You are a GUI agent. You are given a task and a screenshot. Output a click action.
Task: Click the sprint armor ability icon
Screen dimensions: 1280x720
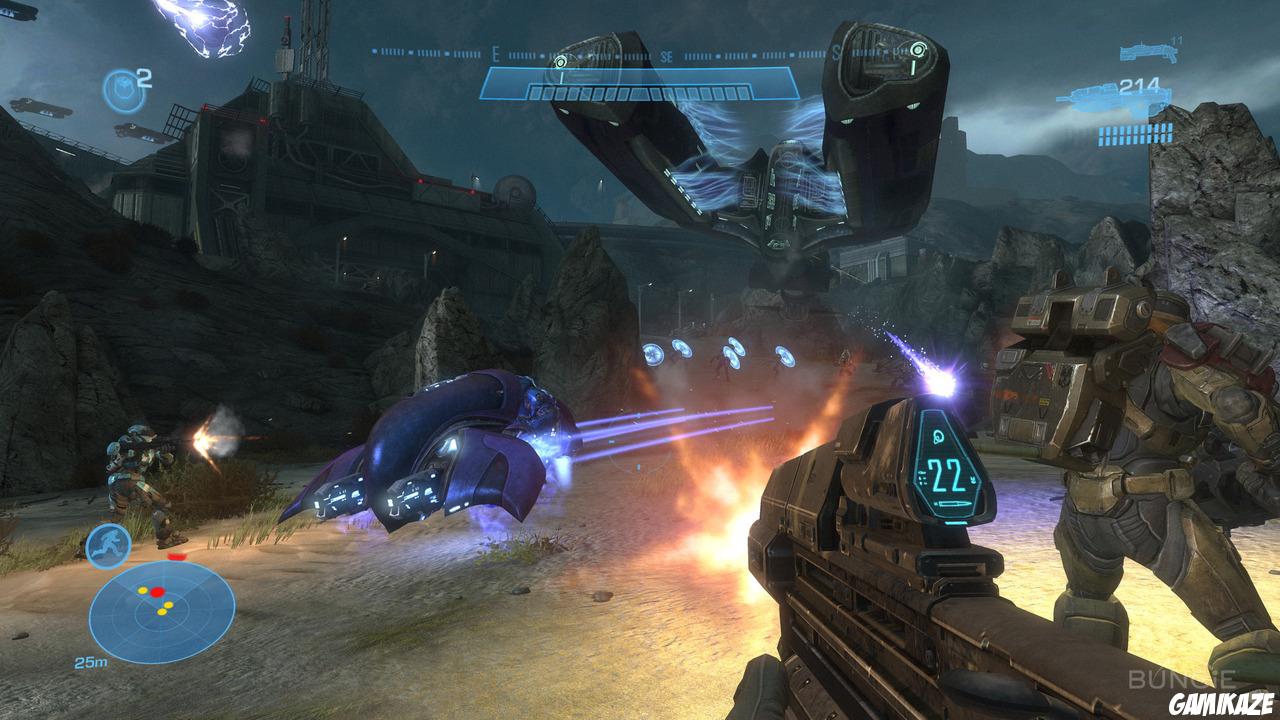[106, 545]
